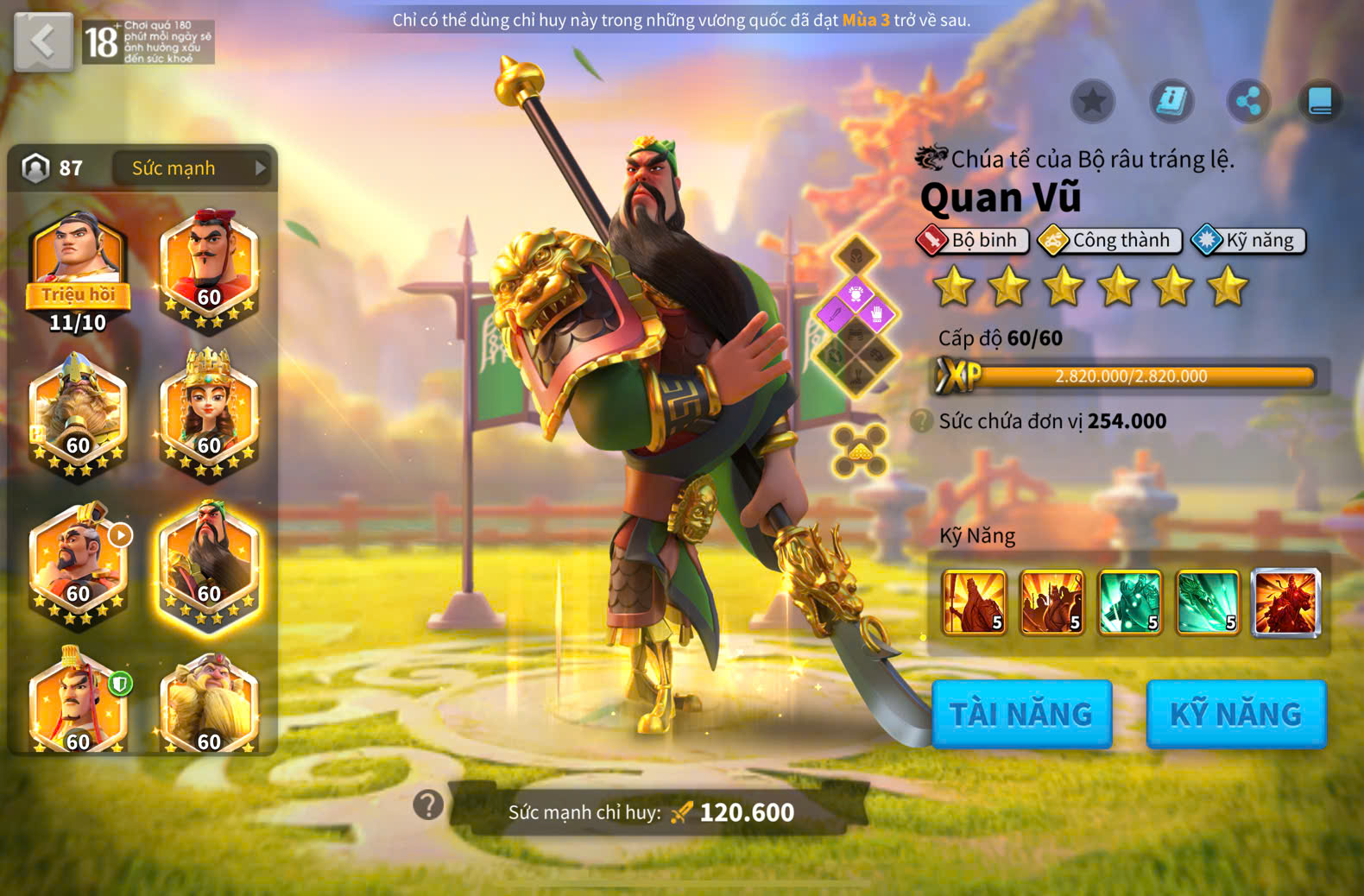This screenshot has height=896, width=1364.
Task: Open the diamond talent tree preview
Action: (x=856, y=316)
